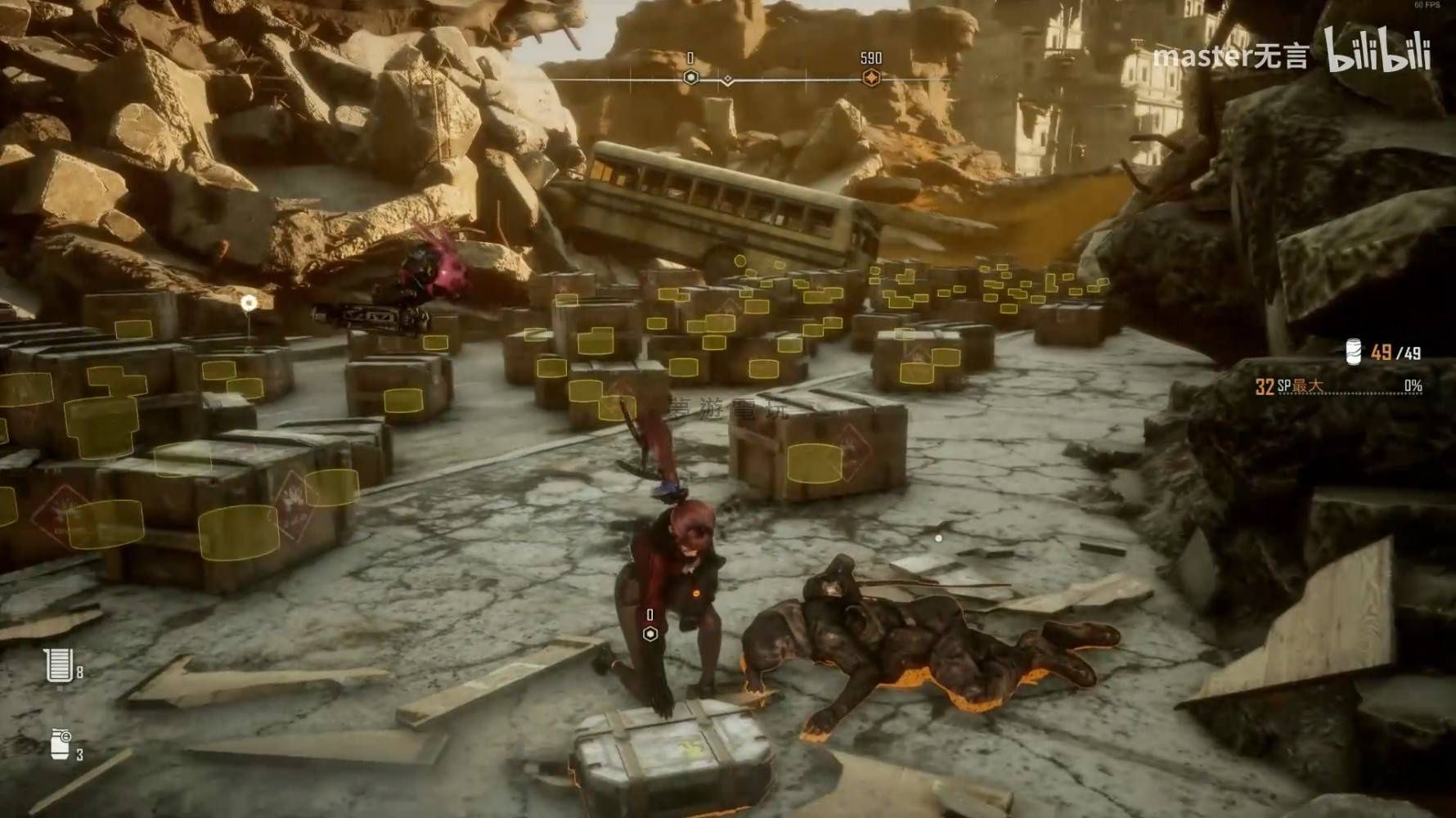This screenshot has width=1456, height=818.
Task: Select the grenade canister icon showing 3
Action: [60, 744]
